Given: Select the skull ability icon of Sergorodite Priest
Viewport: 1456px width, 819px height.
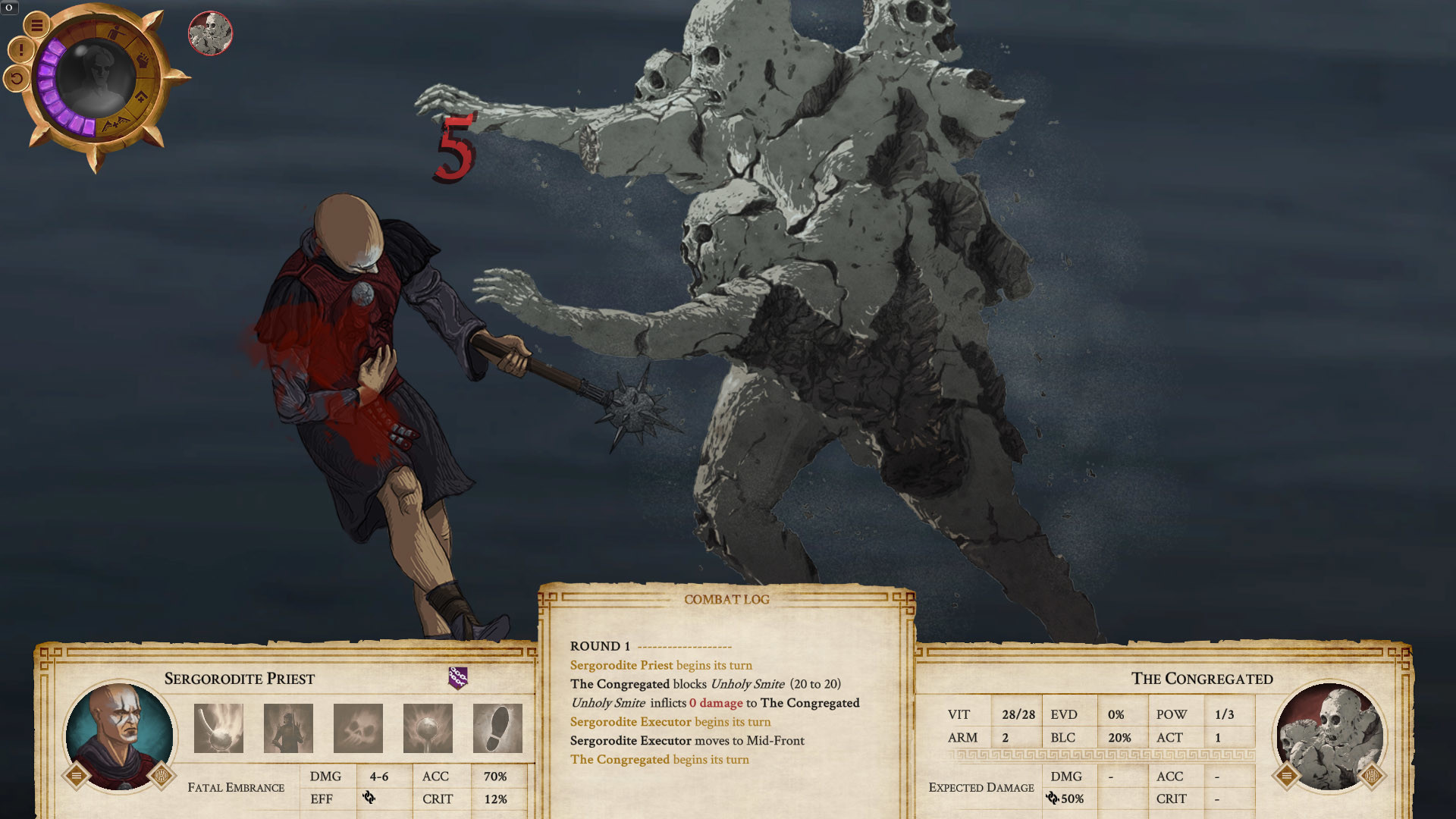Looking at the screenshot, I should 356,728.
